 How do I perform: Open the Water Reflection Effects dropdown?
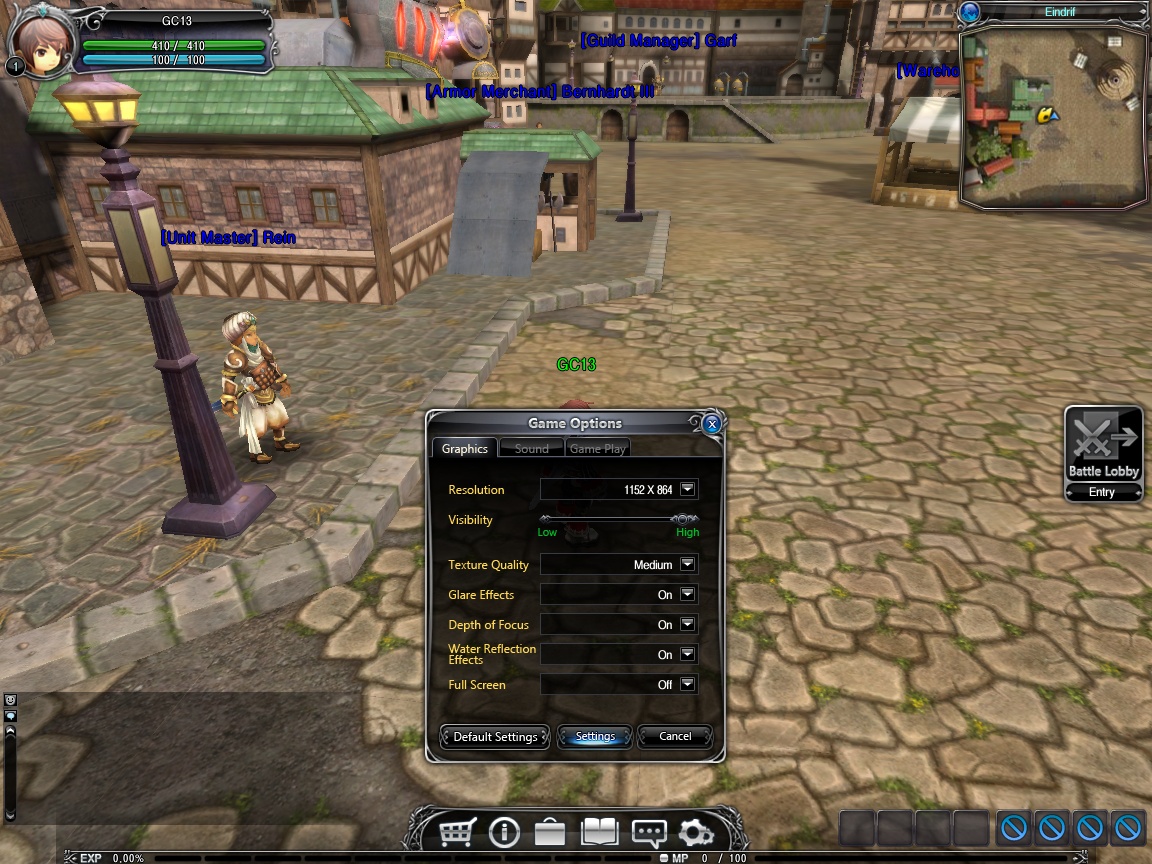[687, 654]
